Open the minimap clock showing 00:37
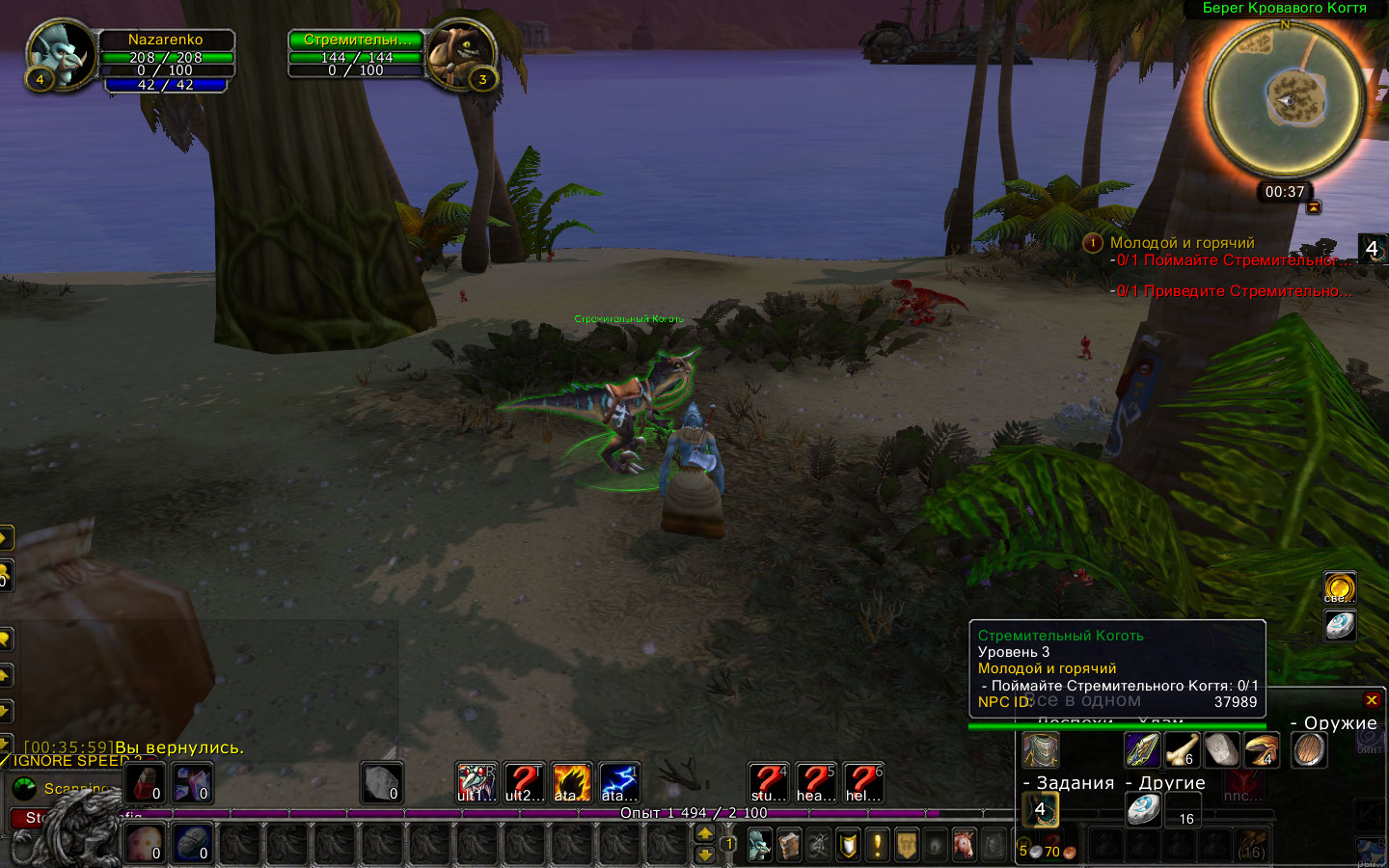The image size is (1389, 868). (1284, 192)
